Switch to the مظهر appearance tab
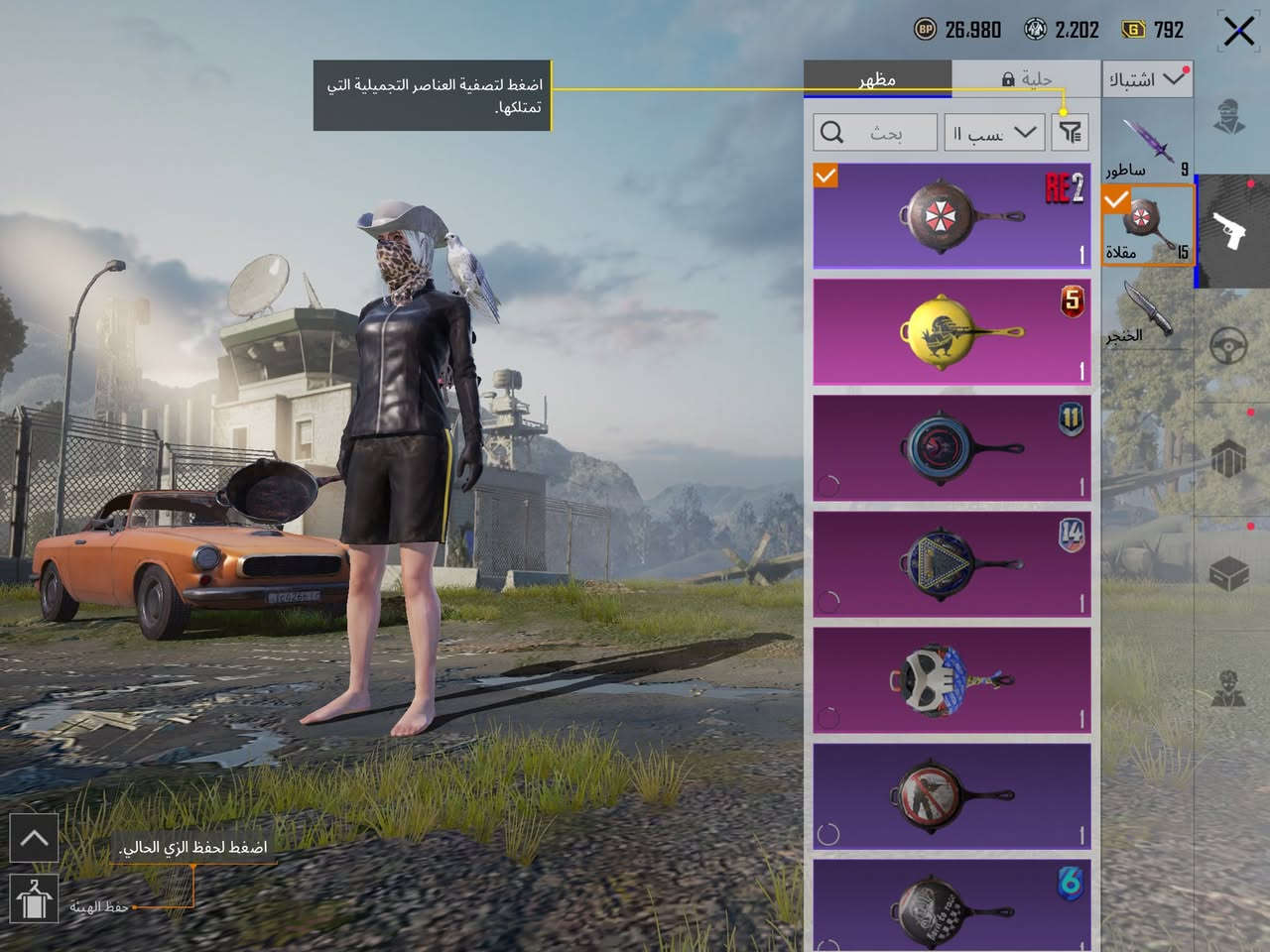The height and width of the screenshot is (952, 1270). point(877,78)
